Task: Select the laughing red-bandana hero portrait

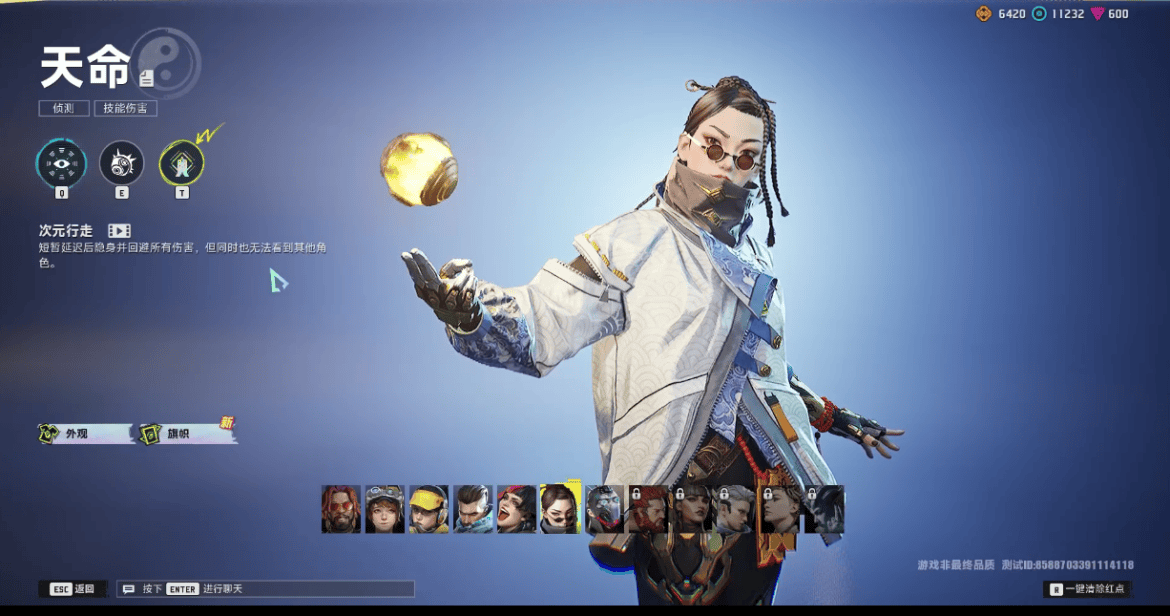Action: [x=517, y=509]
